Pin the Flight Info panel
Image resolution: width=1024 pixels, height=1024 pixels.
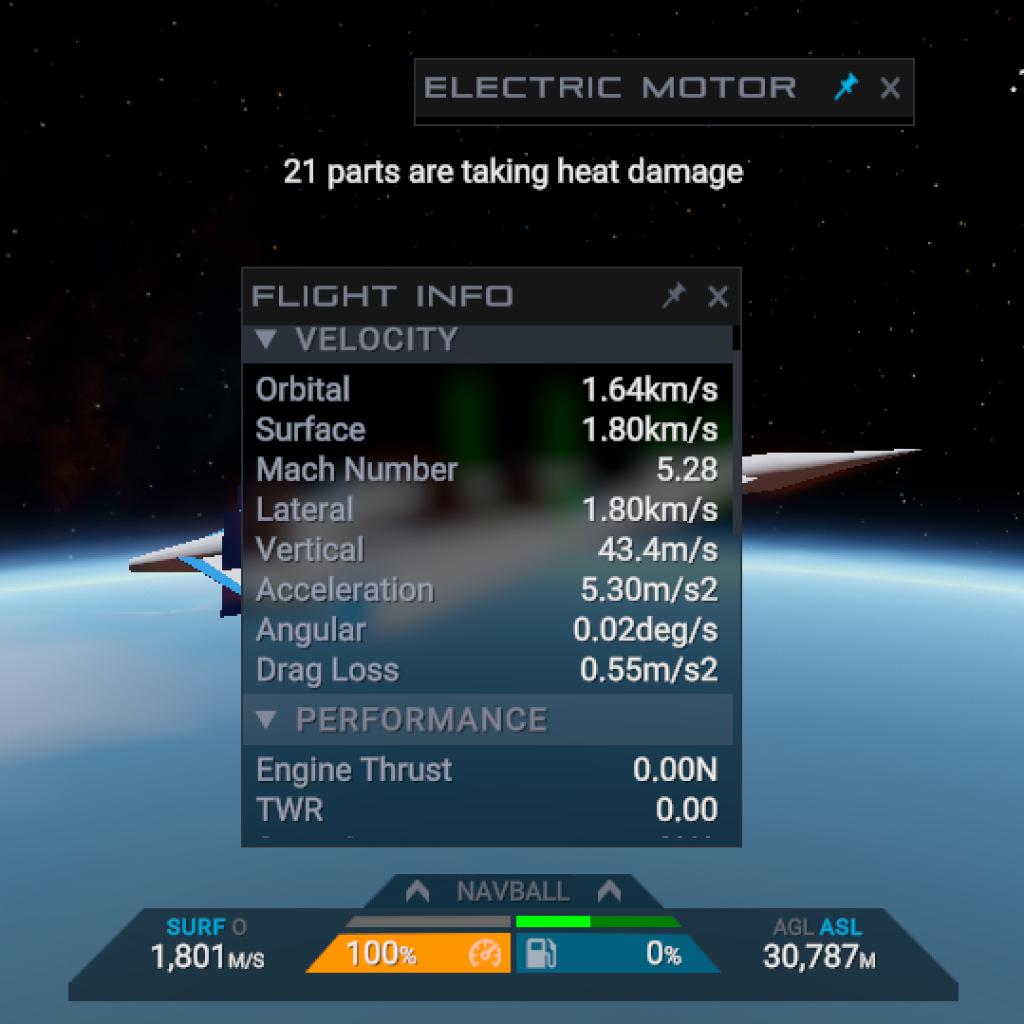675,296
